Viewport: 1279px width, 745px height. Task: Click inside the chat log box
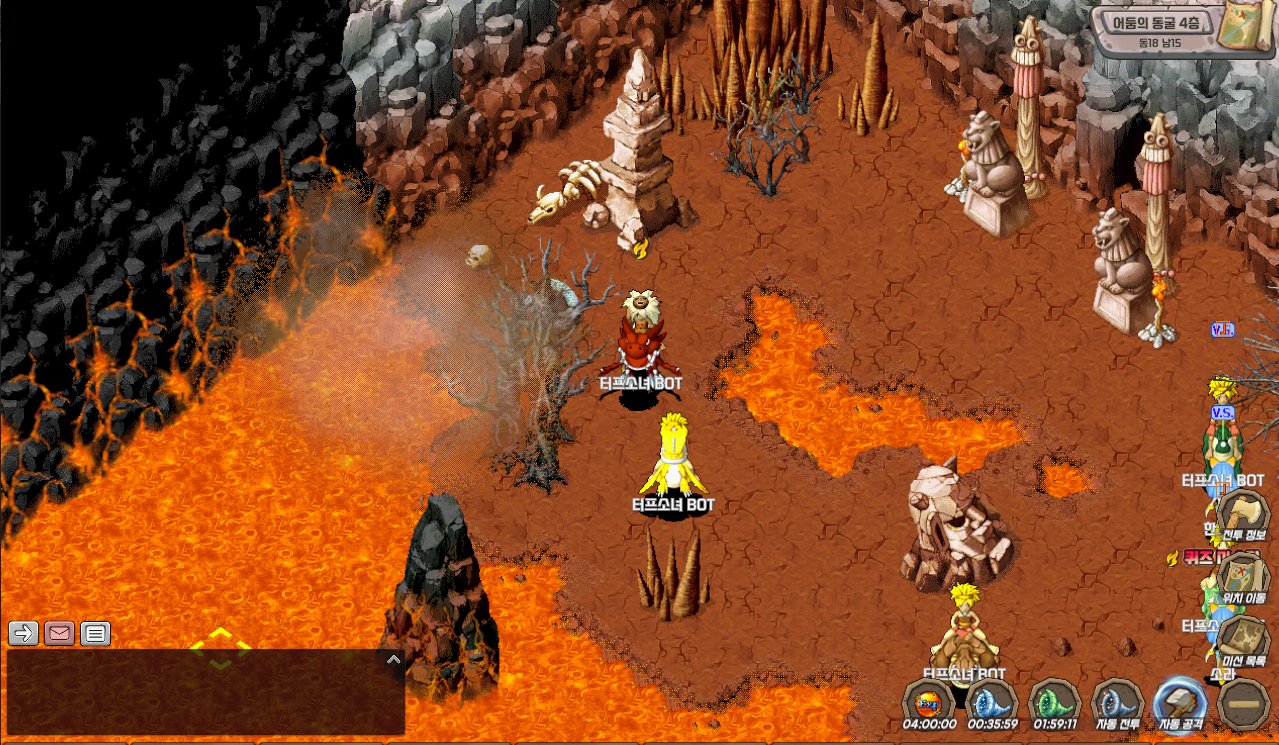200,695
